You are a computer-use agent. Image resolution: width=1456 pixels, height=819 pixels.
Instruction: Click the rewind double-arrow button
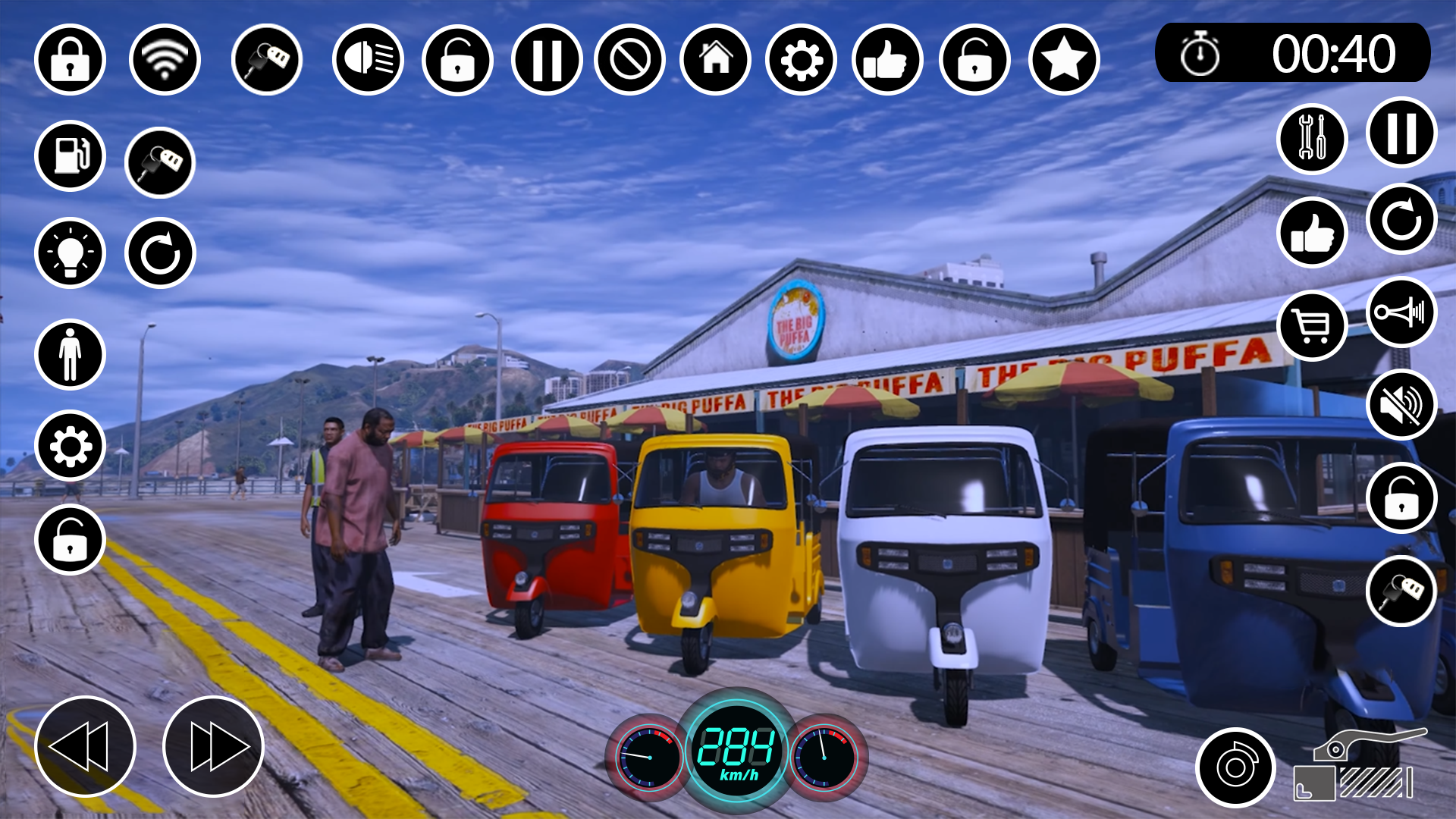[x=85, y=746]
